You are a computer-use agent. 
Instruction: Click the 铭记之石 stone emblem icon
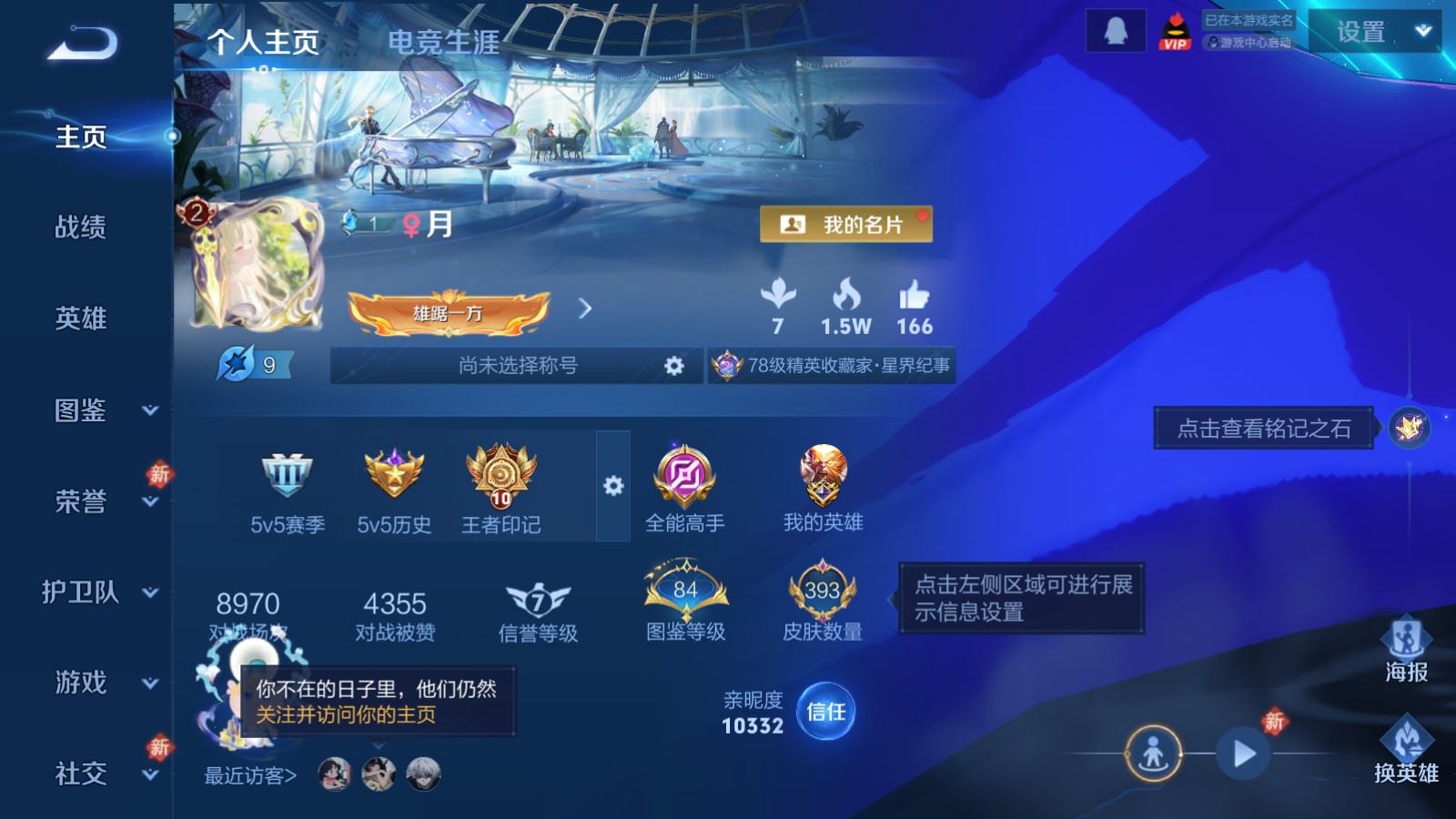[x=1407, y=428]
